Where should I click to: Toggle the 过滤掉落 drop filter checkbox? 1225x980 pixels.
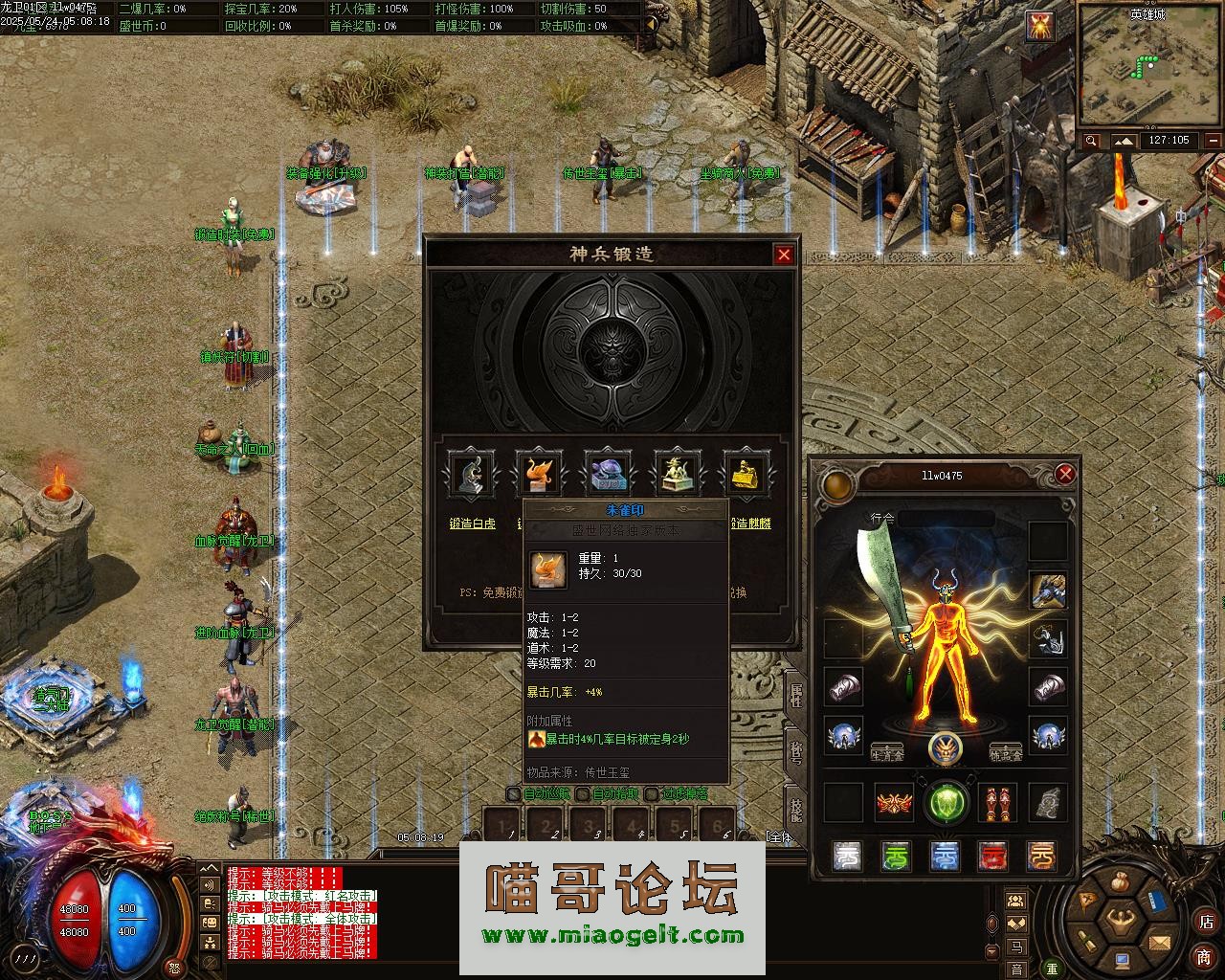click(652, 793)
